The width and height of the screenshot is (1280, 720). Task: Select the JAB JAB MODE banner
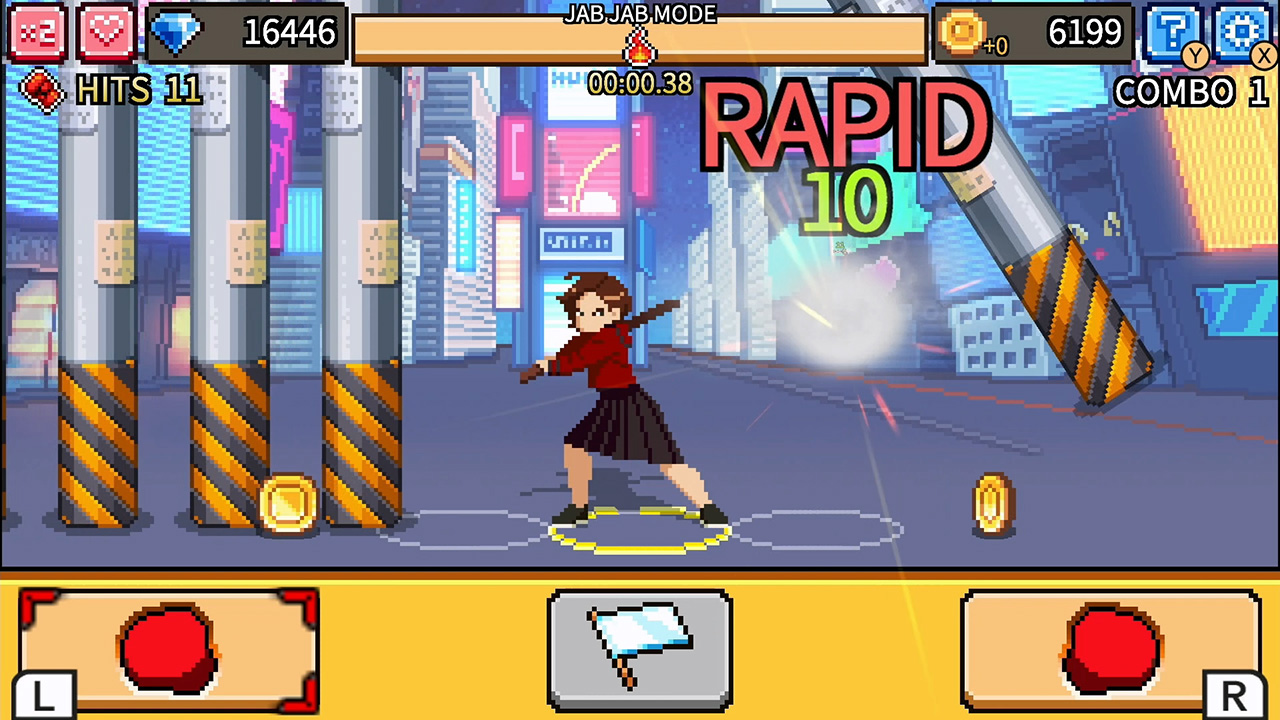click(640, 15)
